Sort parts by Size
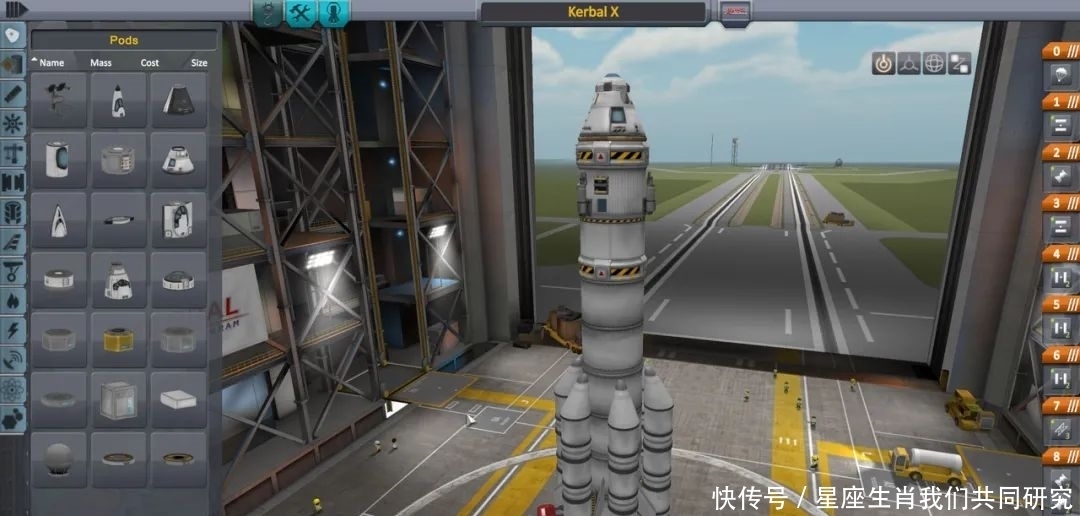The image size is (1080, 516). coord(199,62)
